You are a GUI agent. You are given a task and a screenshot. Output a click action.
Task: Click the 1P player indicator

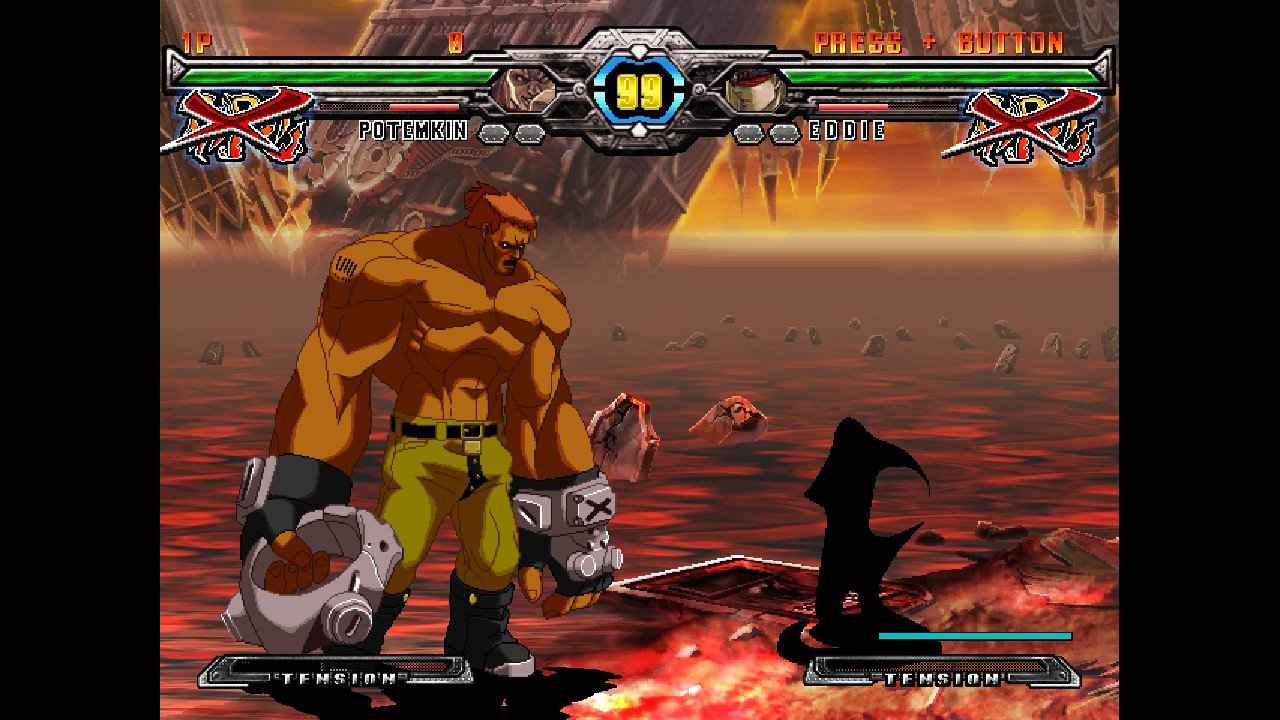point(196,42)
